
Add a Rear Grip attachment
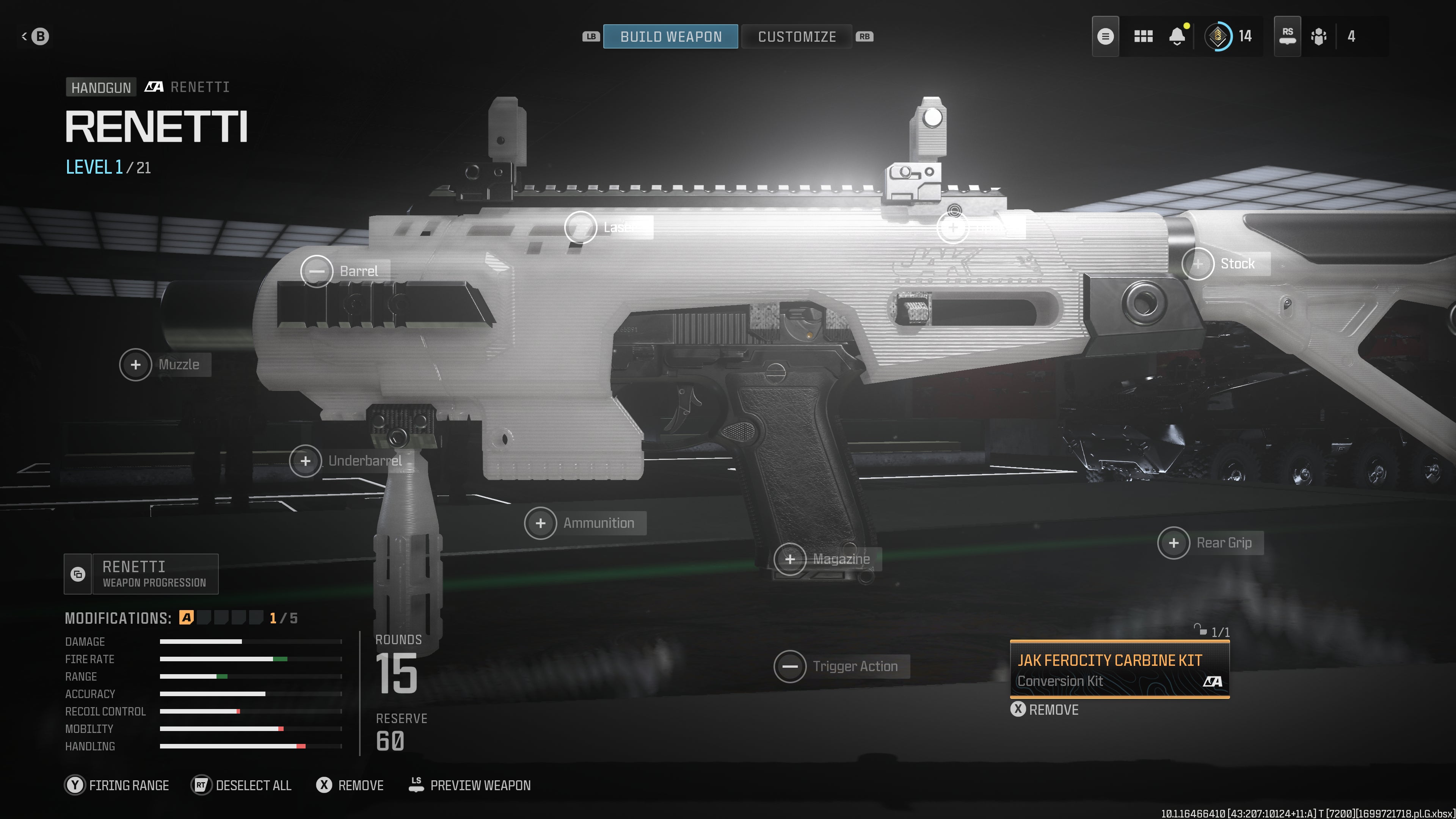point(1174,543)
